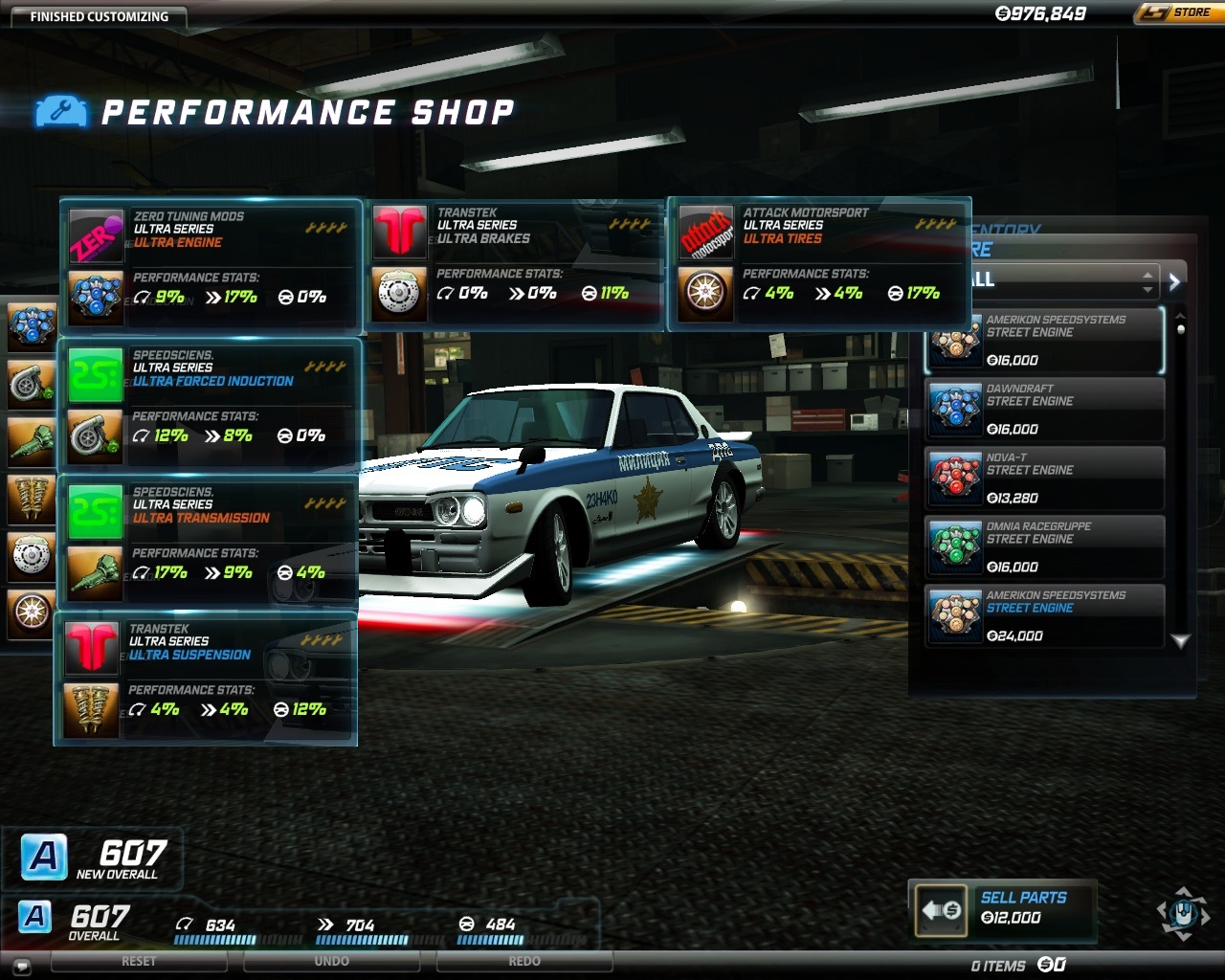Select the 16,000 Amerikon Speedsystems engine
This screenshot has height=980, width=1225.
1045,340
